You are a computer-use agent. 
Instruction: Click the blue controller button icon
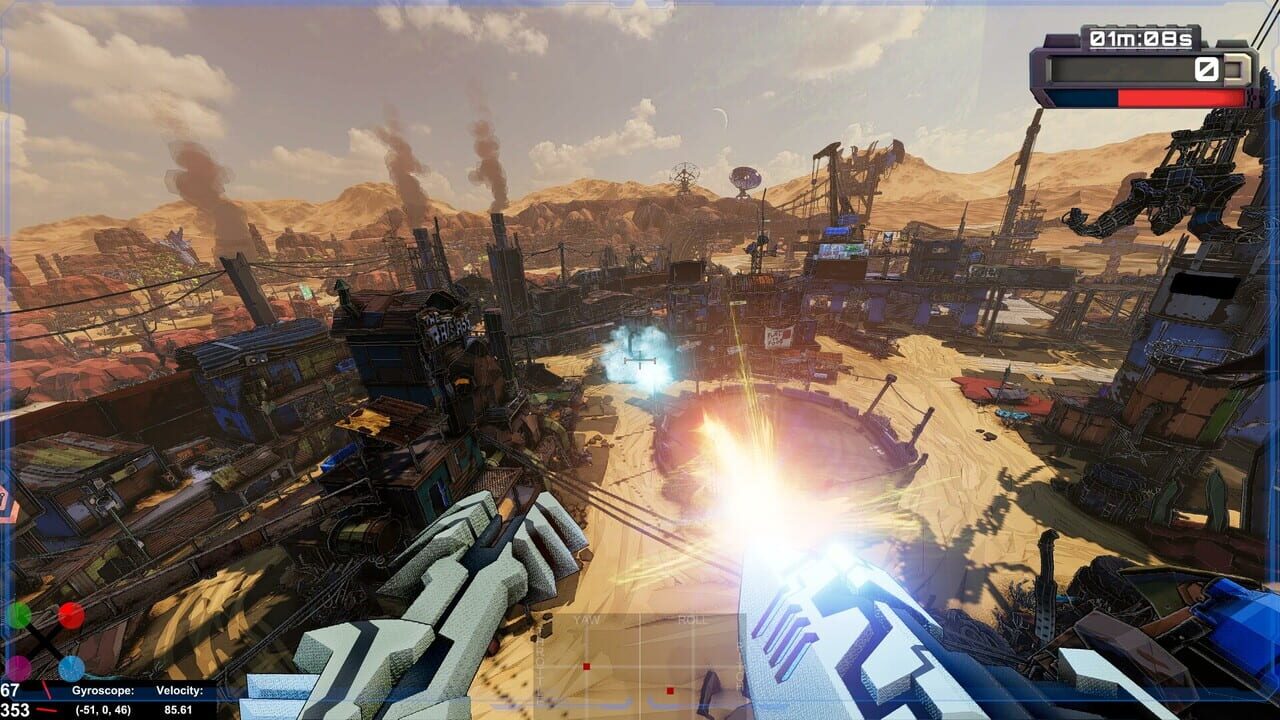tap(70, 668)
